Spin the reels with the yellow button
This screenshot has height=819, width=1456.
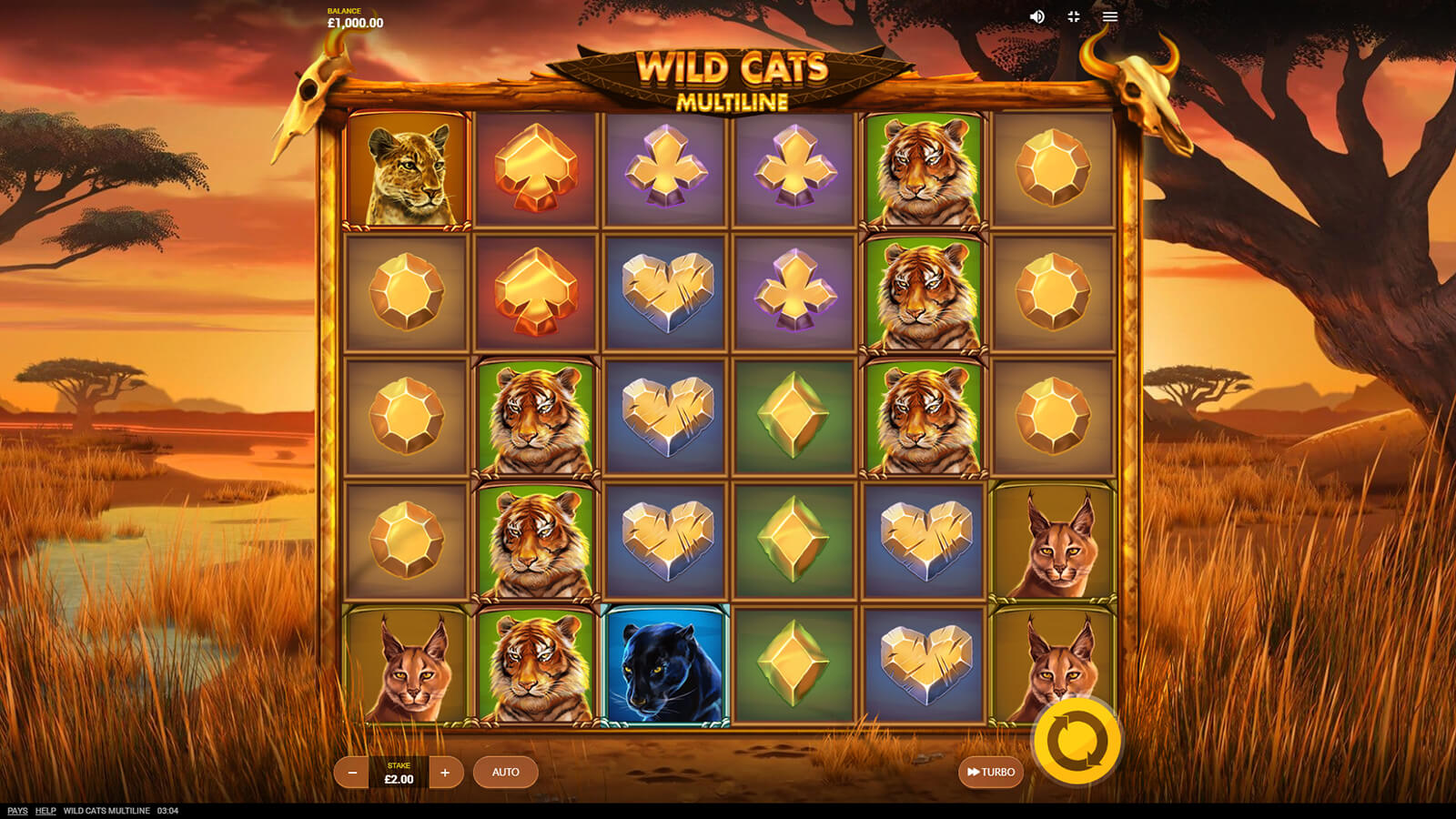point(1077,741)
